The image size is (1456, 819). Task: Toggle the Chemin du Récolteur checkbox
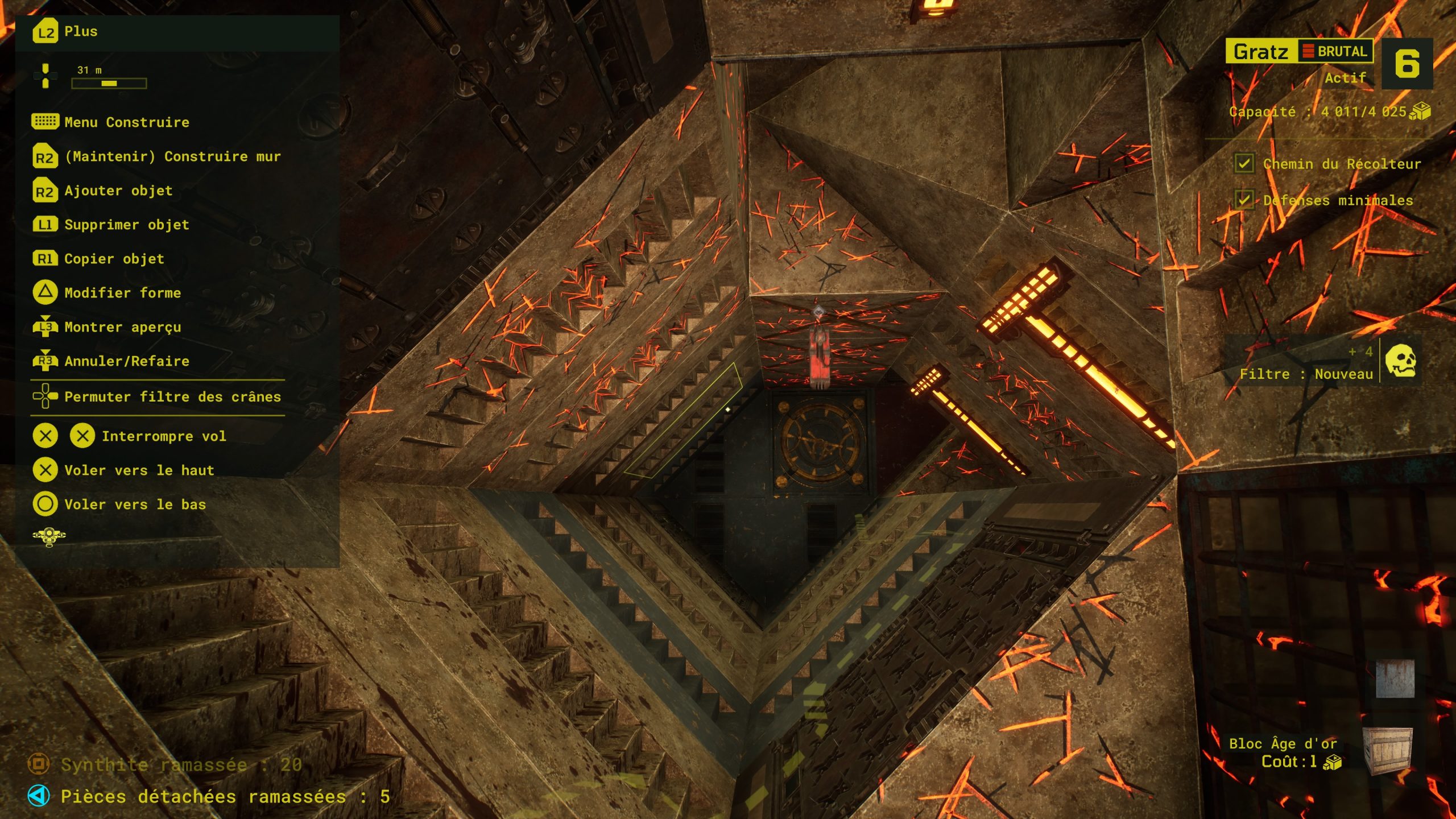[1244, 164]
